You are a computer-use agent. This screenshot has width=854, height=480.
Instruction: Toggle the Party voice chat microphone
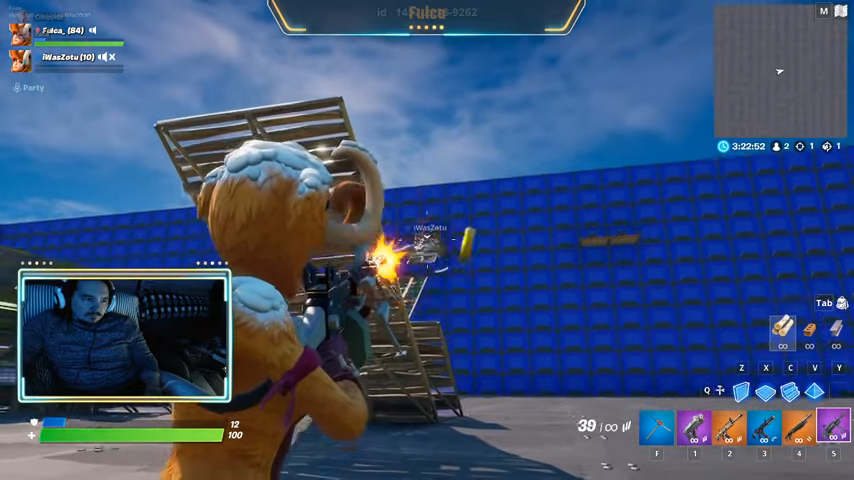coord(17,88)
